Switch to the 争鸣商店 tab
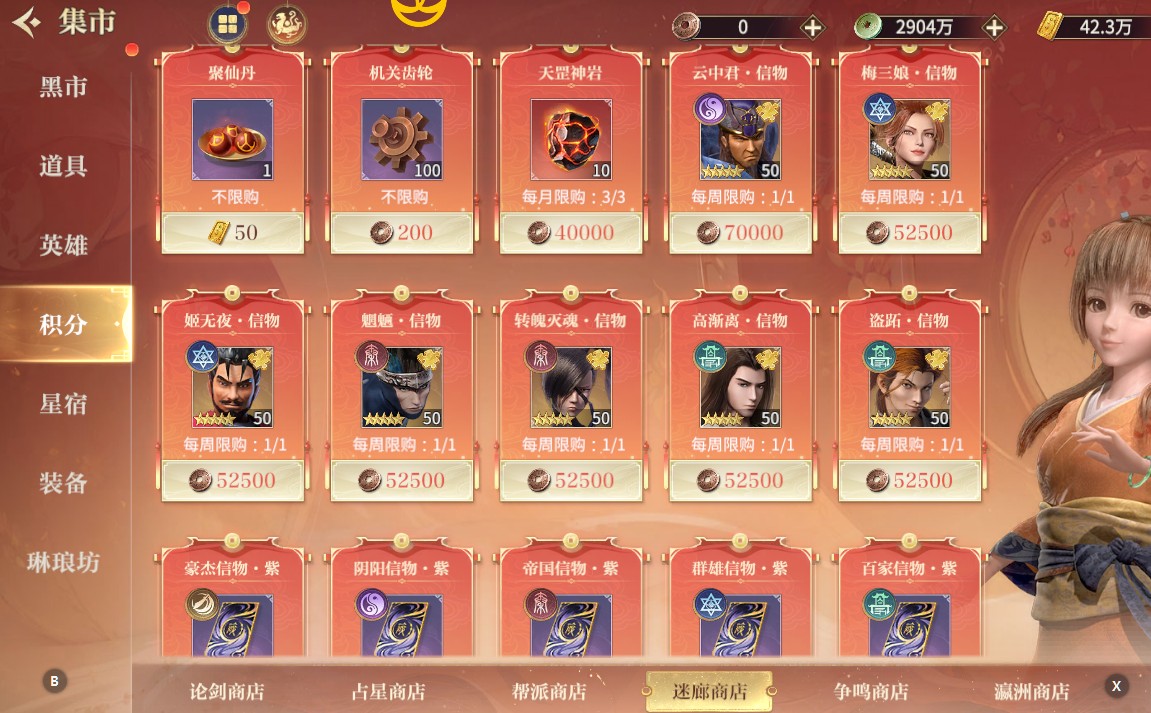 coord(871,691)
